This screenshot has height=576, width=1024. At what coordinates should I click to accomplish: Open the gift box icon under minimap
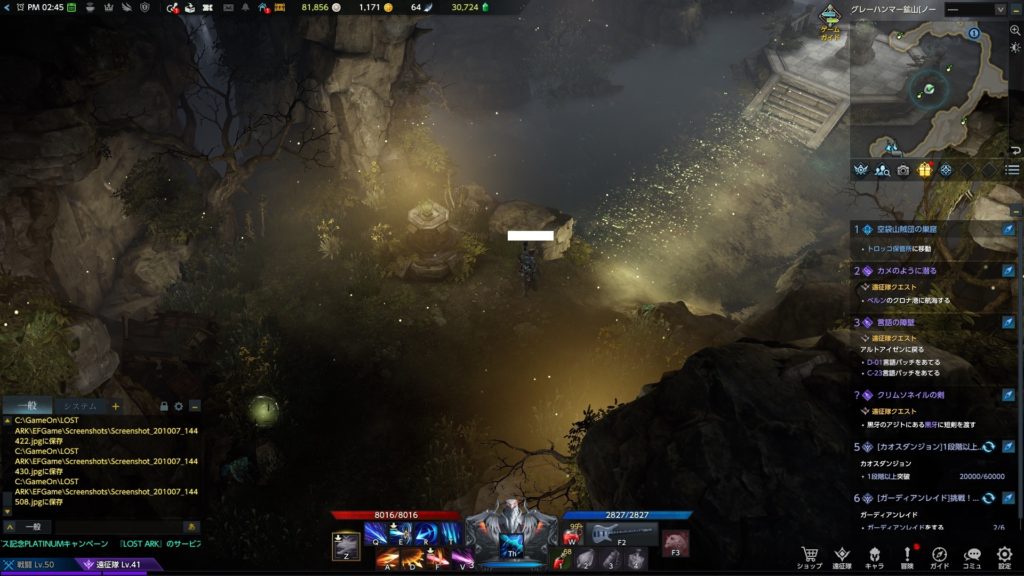925,170
